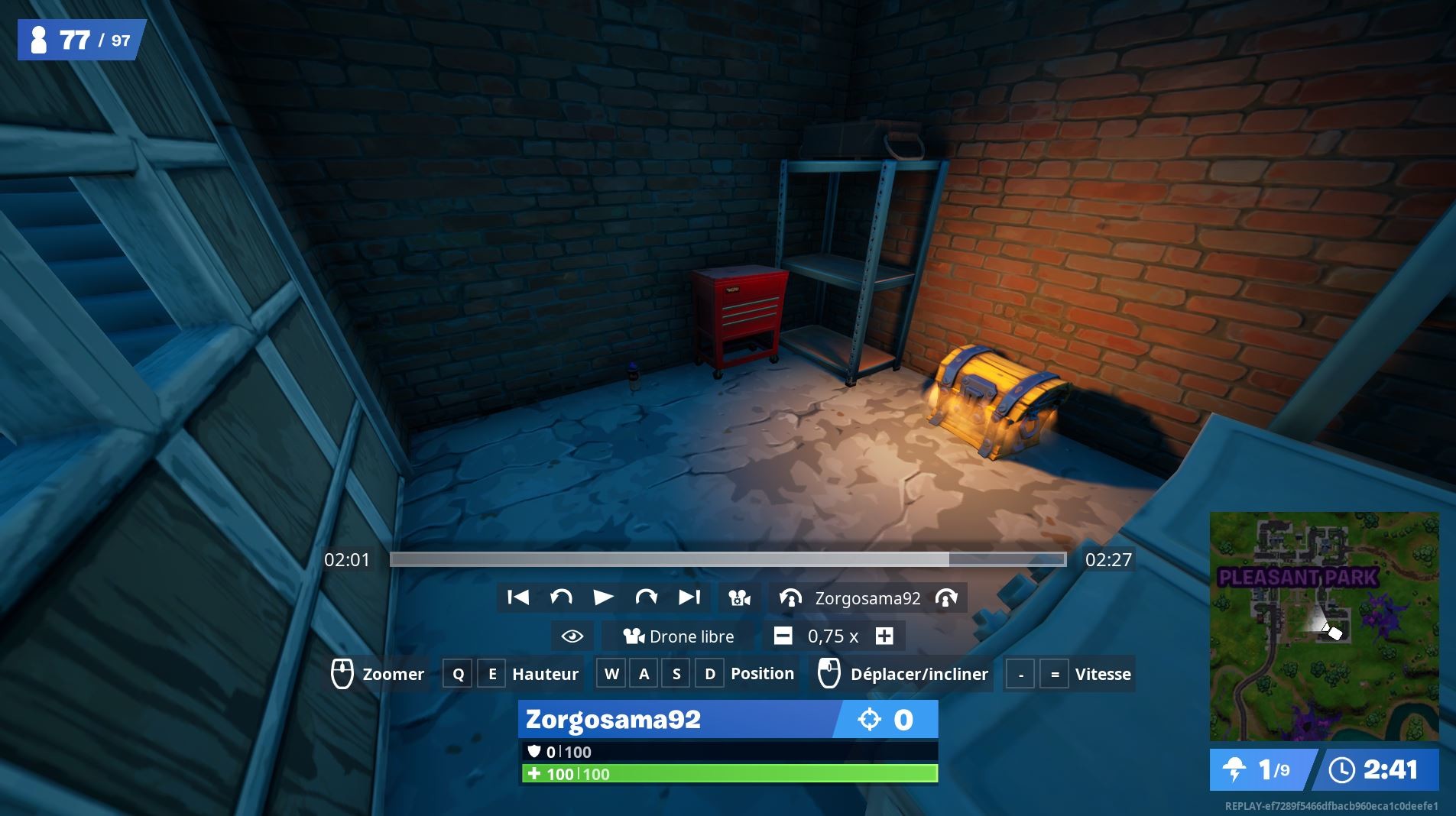Viewport: 1456px width, 816px height.
Task: Spectate the next player
Action: click(x=948, y=597)
